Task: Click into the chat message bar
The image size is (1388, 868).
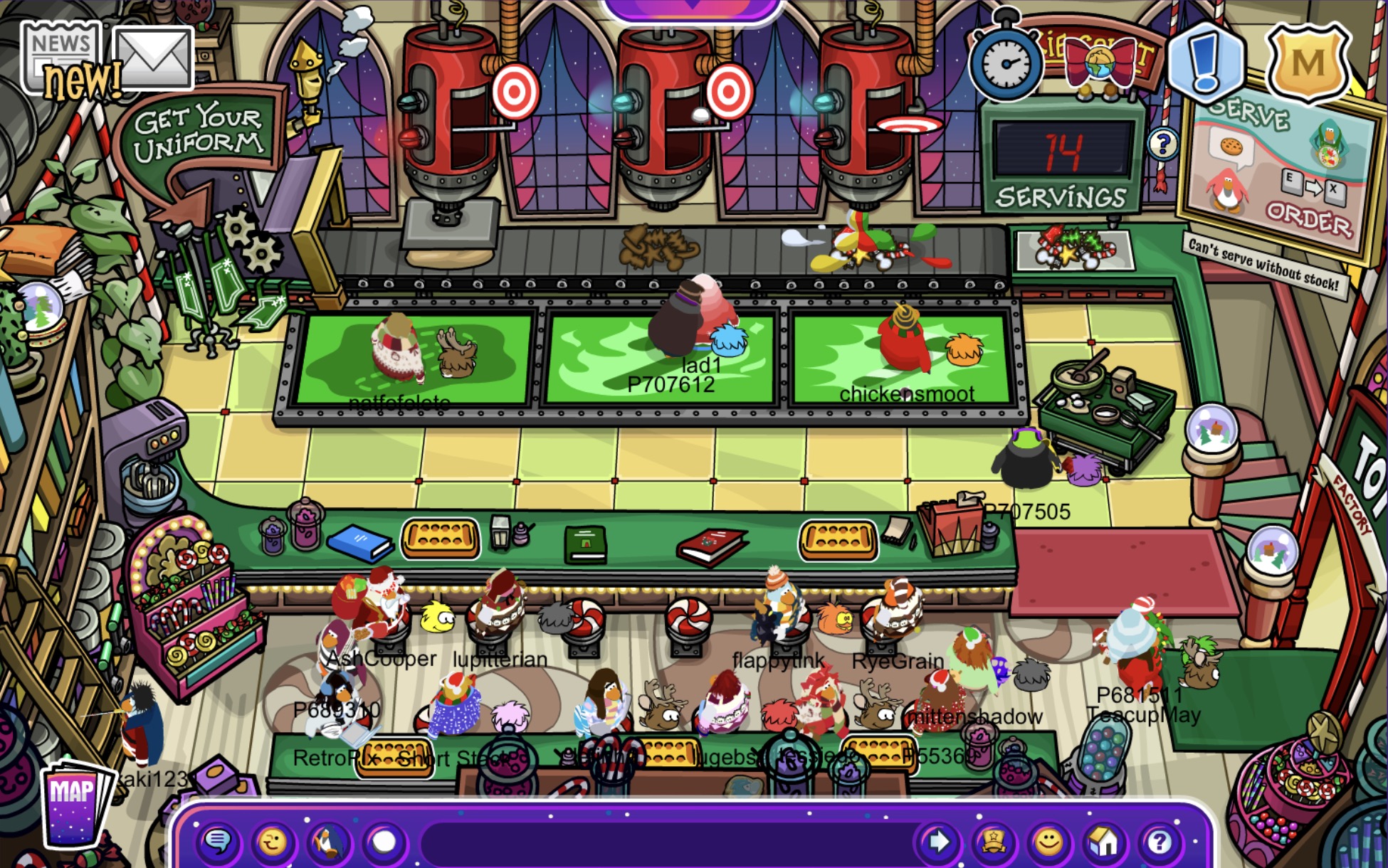Action: [x=666, y=843]
